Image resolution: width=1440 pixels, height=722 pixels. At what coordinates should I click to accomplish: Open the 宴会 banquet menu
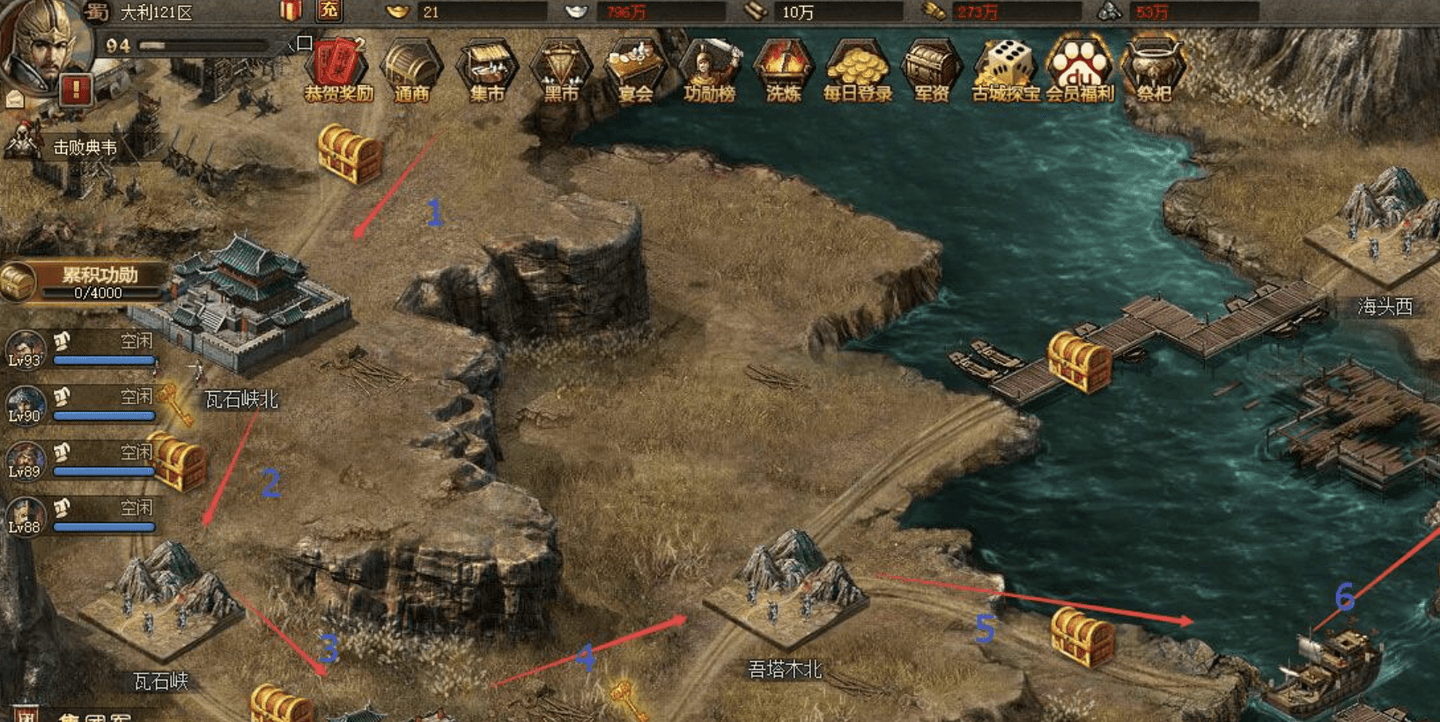point(635,66)
